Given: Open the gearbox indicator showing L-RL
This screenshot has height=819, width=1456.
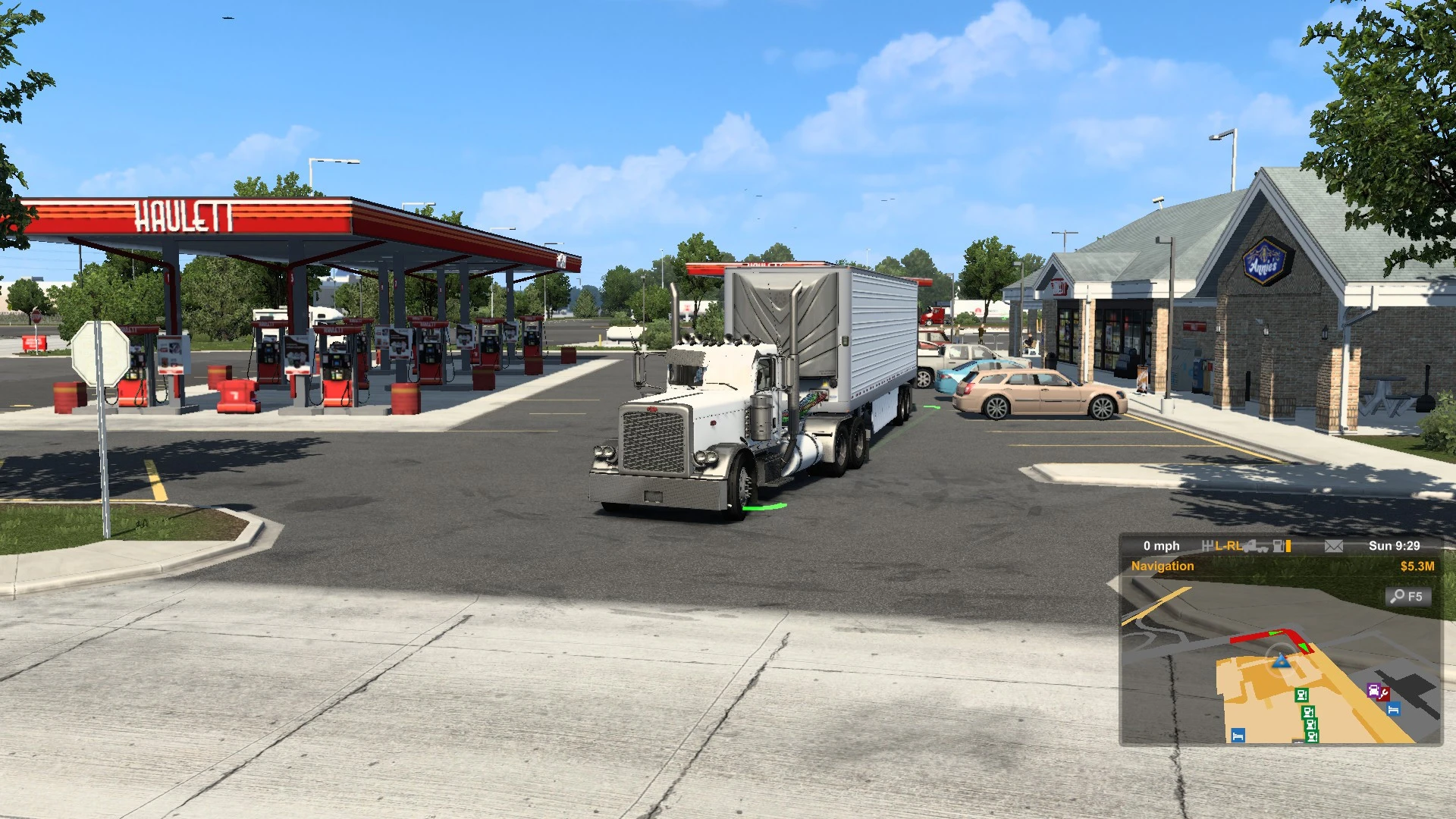Looking at the screenshot, I should click(1225, 545).
